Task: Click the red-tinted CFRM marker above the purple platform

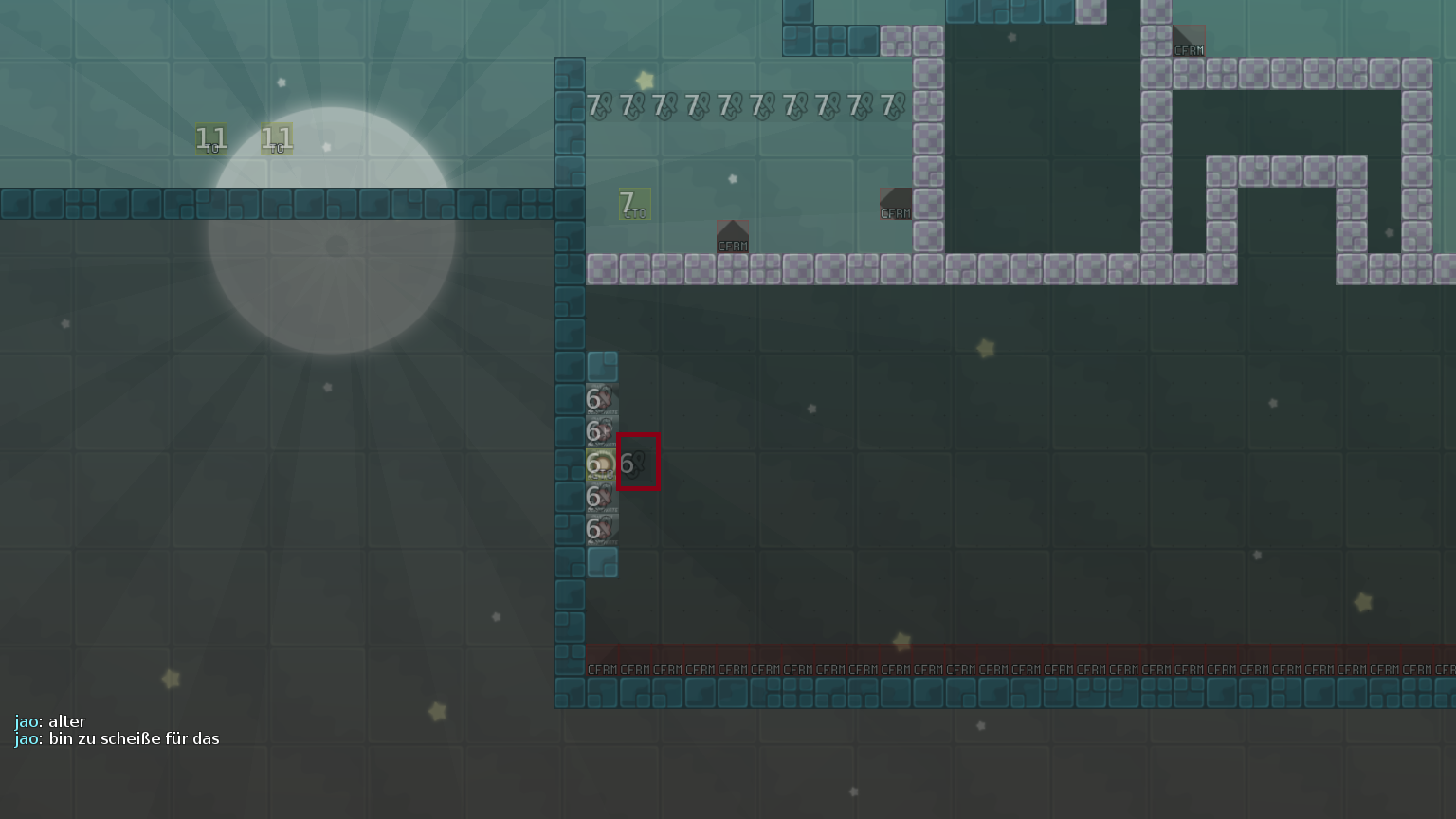Action: 732,237
